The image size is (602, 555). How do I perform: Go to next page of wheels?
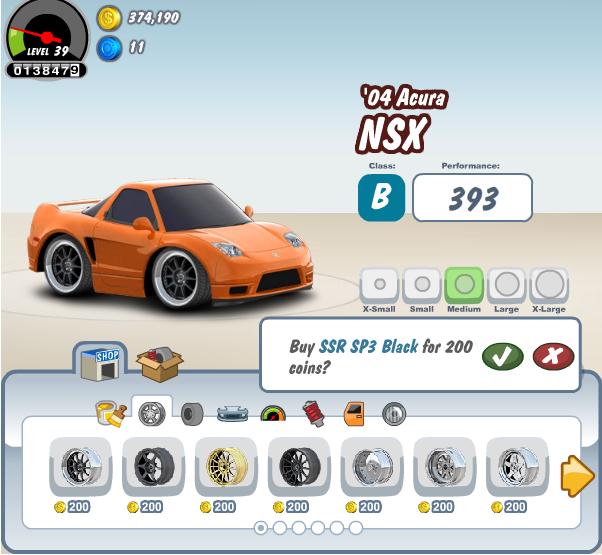[577, 475]
